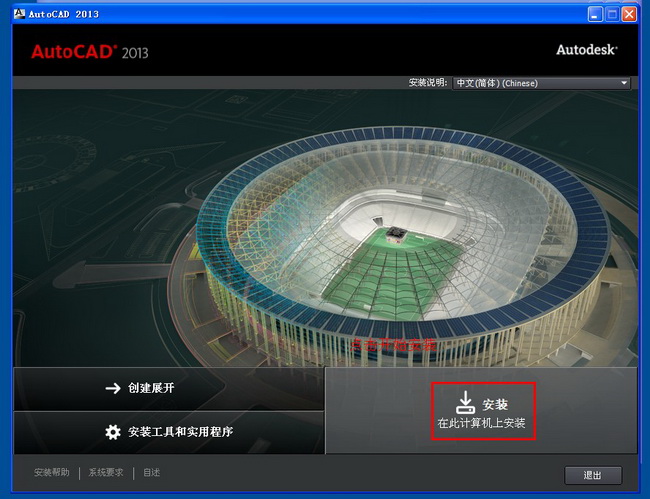
Task: Open the 安装帮助 install help link
Action: [52, 473]
